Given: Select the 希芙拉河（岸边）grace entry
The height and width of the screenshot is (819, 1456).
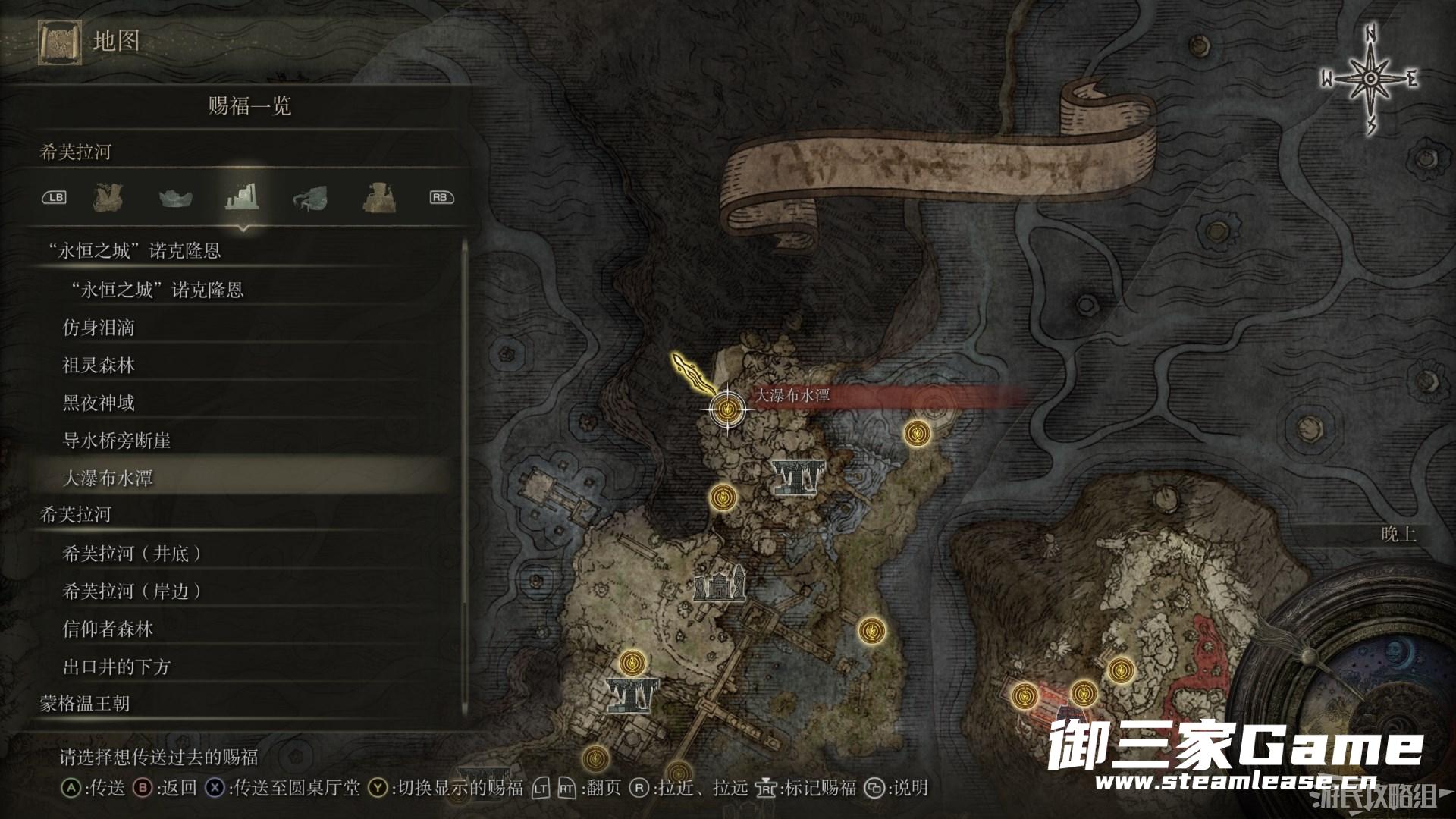Looking at the screenshot, I should pos(133,591).
